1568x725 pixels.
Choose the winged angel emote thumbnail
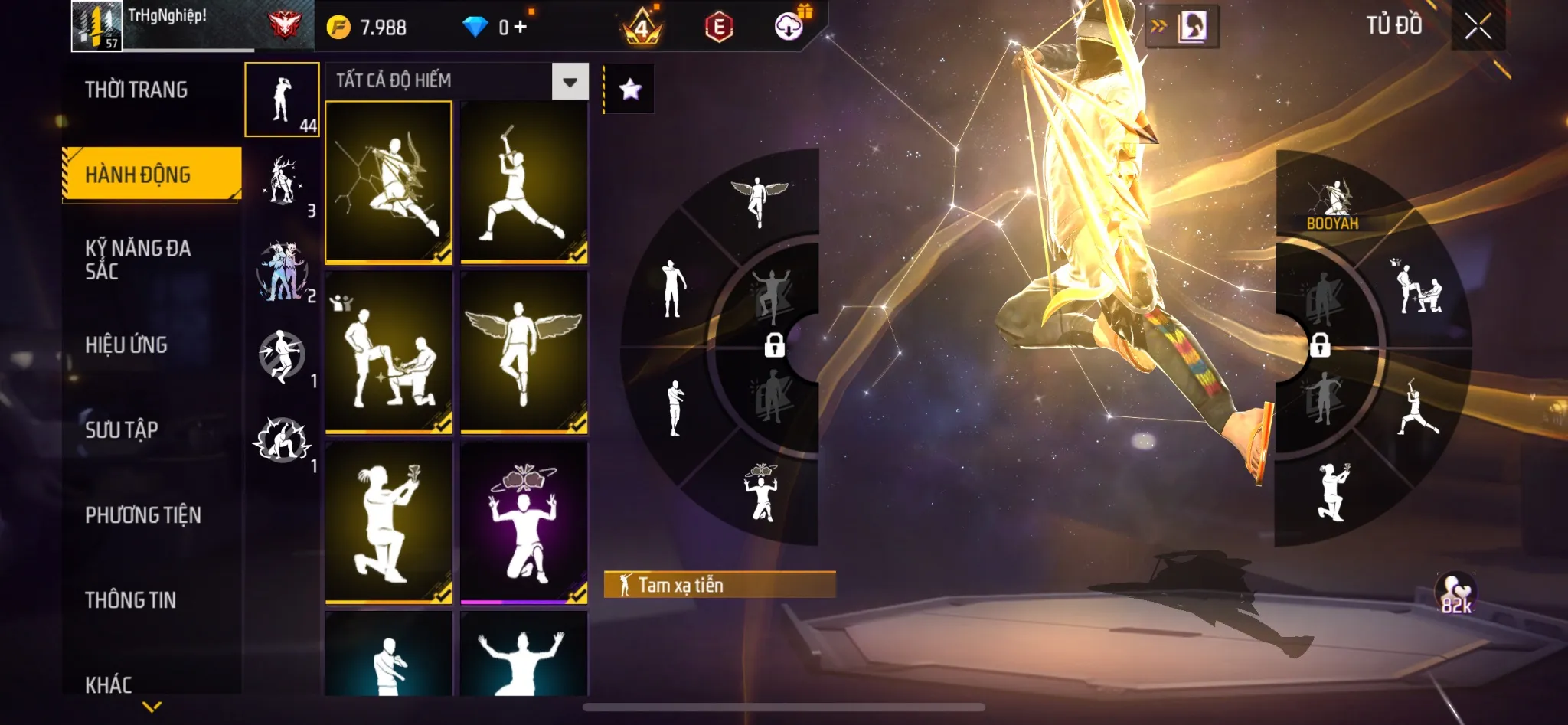point(524,352)
